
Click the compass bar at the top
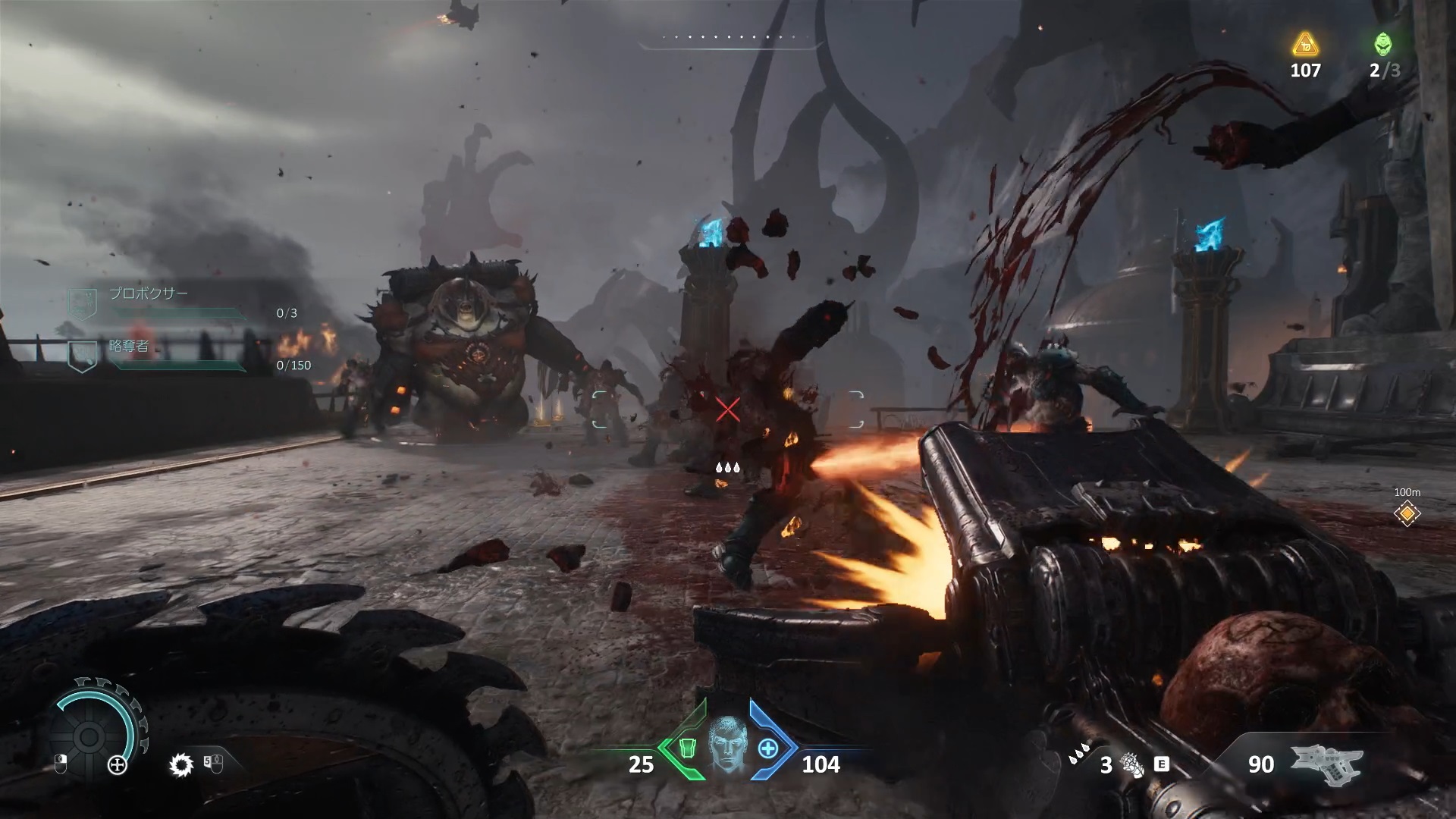(x=728, y=38)
